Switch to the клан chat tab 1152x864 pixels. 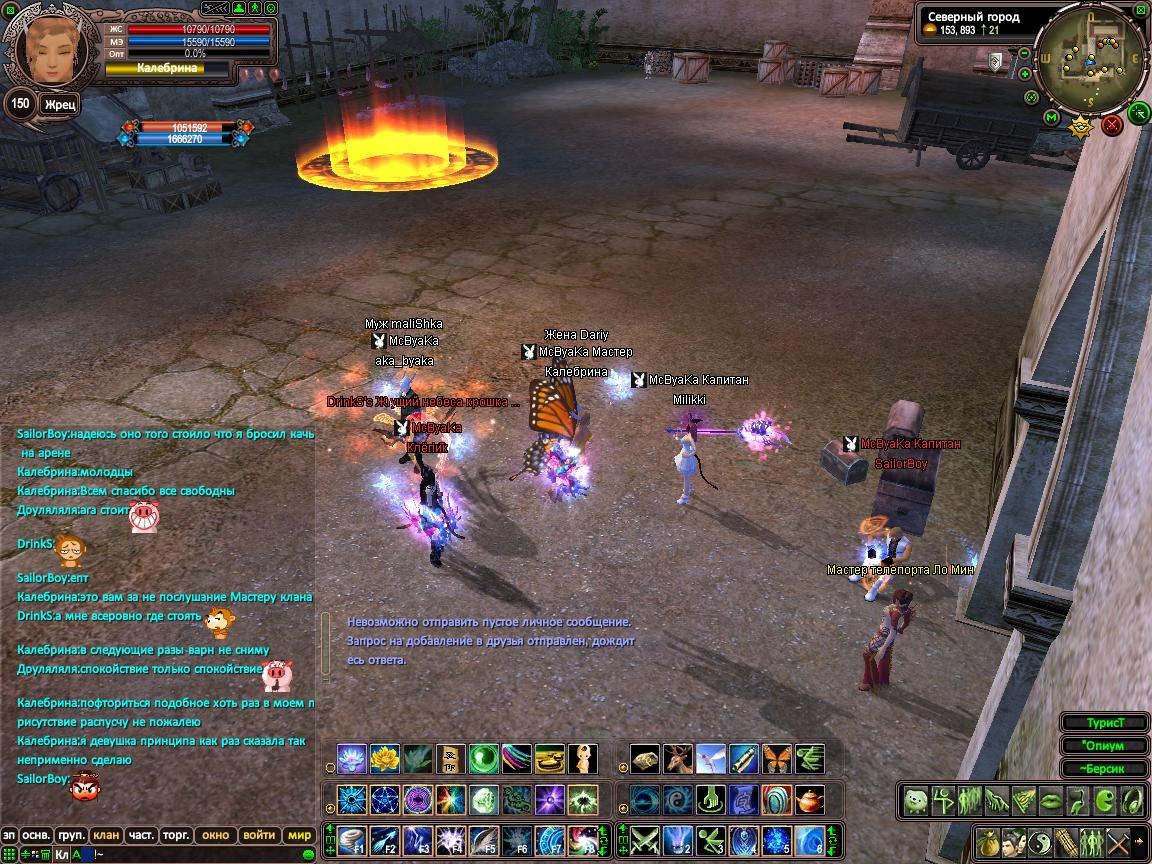tap(105, 835)
